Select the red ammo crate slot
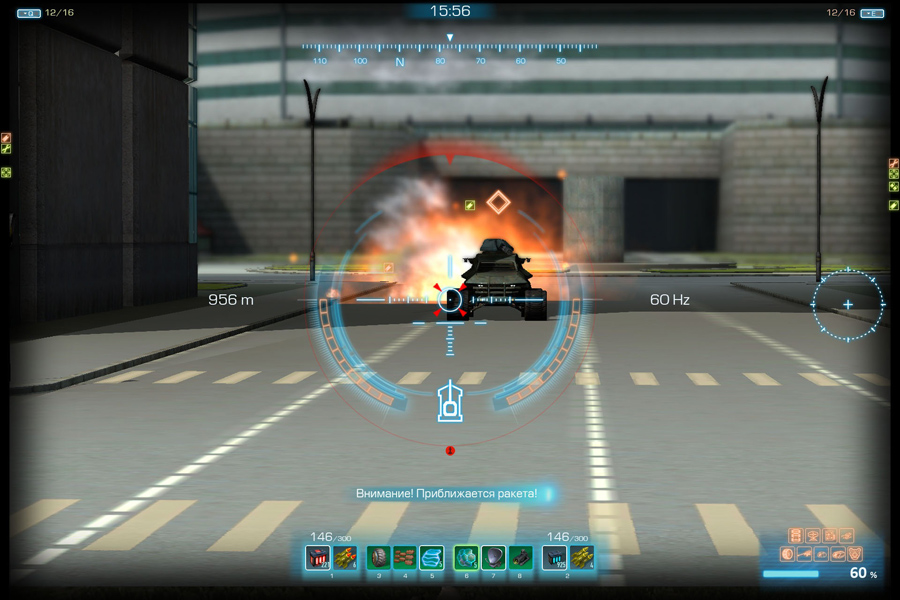900x600 pixels. (x=318, y=558)
